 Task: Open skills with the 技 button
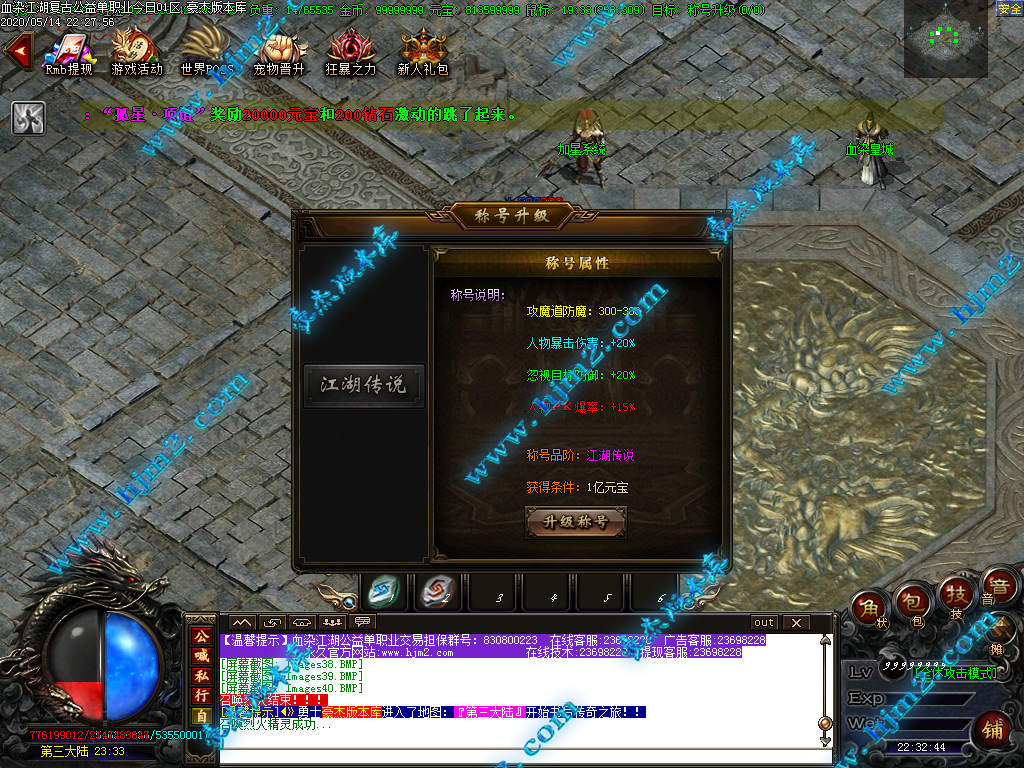[955, 596]
